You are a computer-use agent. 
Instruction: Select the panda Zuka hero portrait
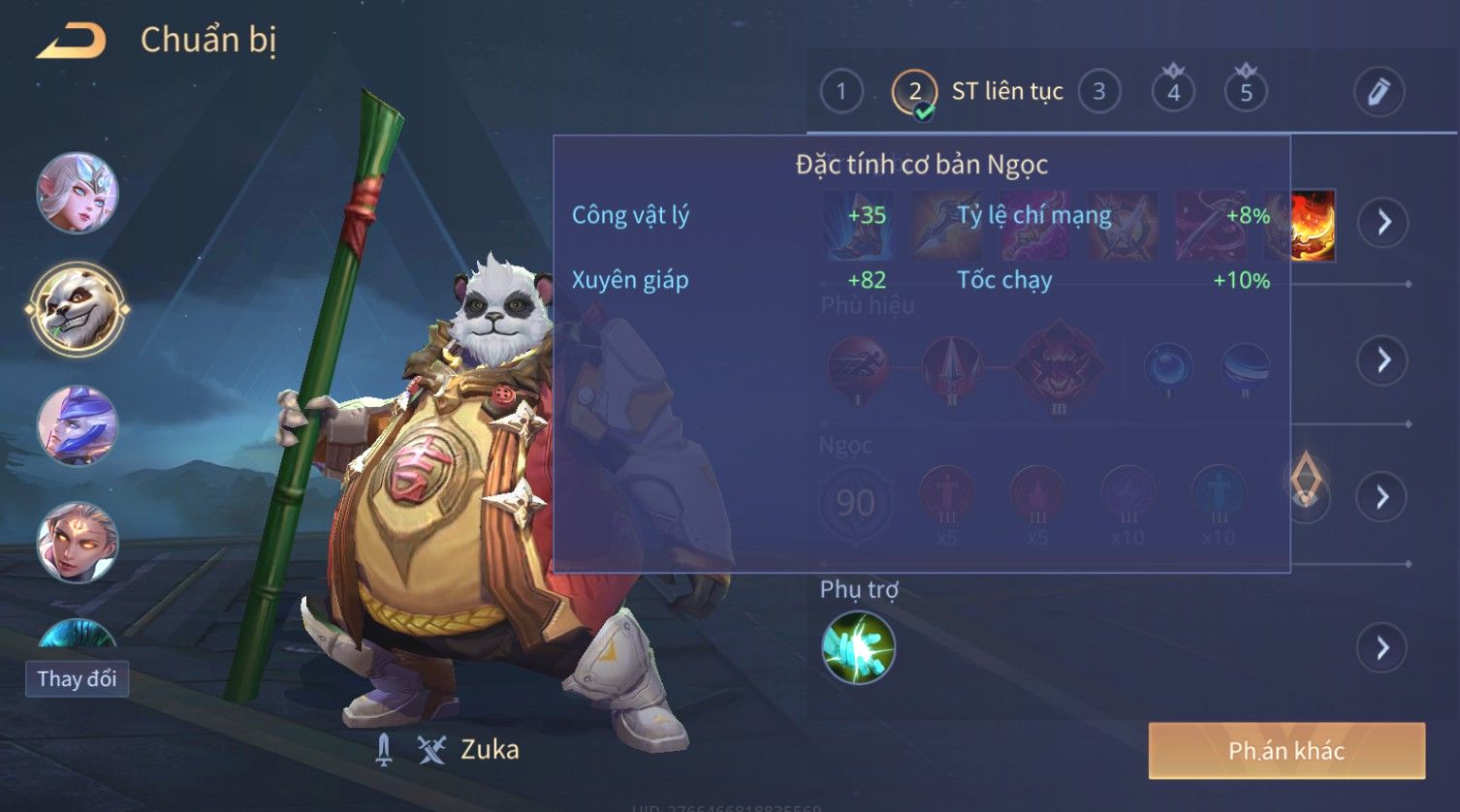[x=77, y=309]
